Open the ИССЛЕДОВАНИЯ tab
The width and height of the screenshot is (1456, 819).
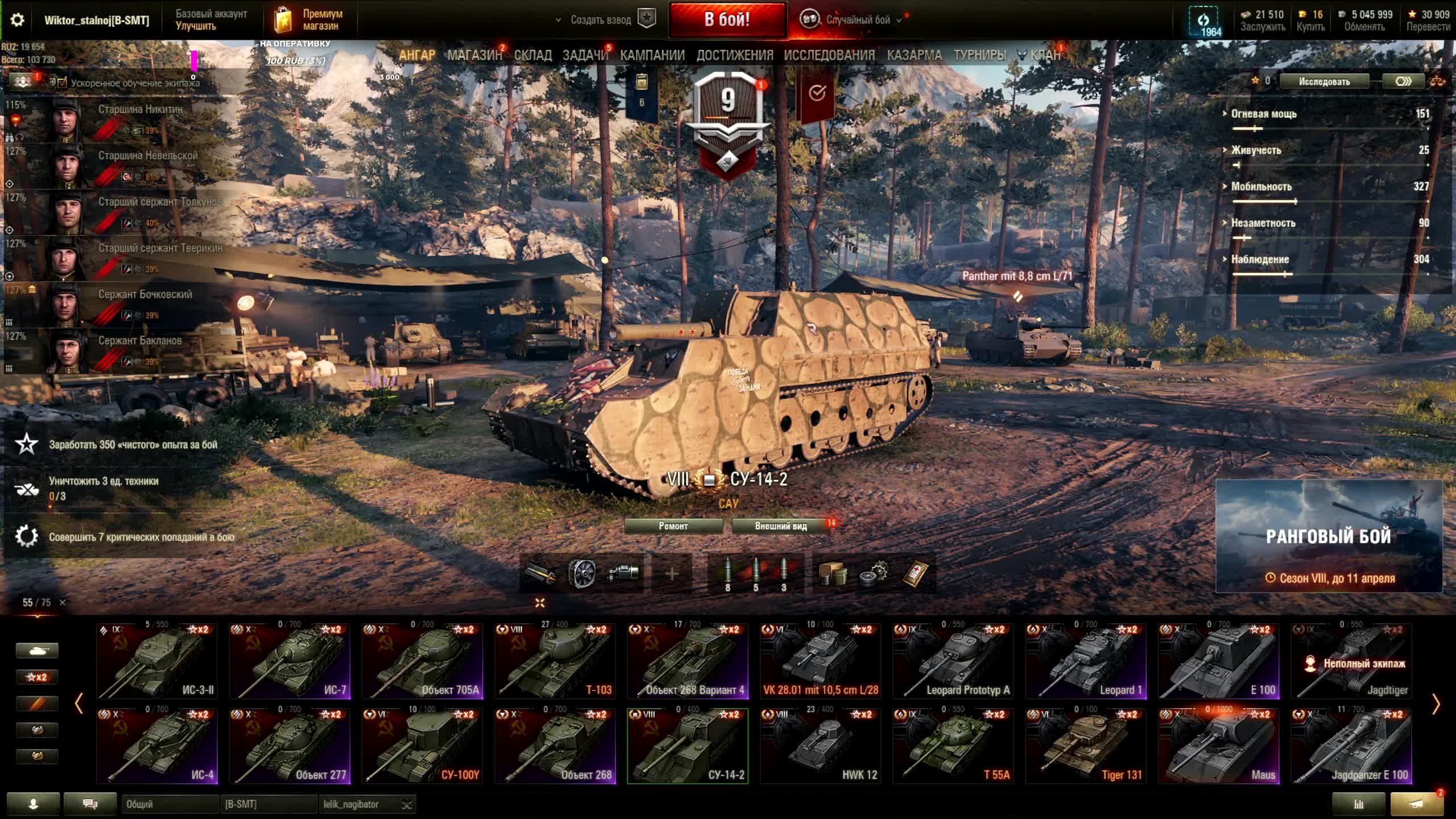click(829, 55)
